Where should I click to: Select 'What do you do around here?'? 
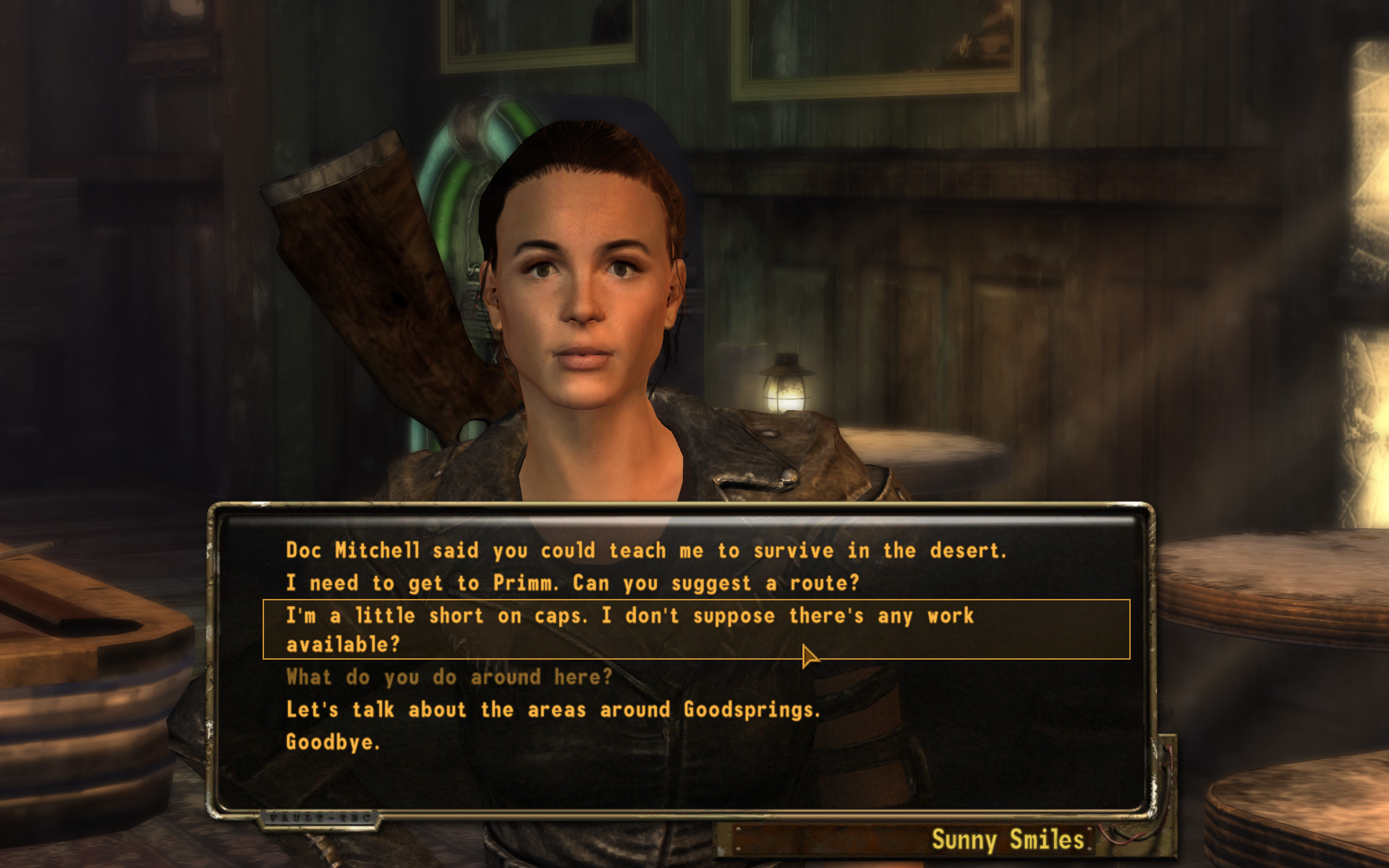[449, 678]
